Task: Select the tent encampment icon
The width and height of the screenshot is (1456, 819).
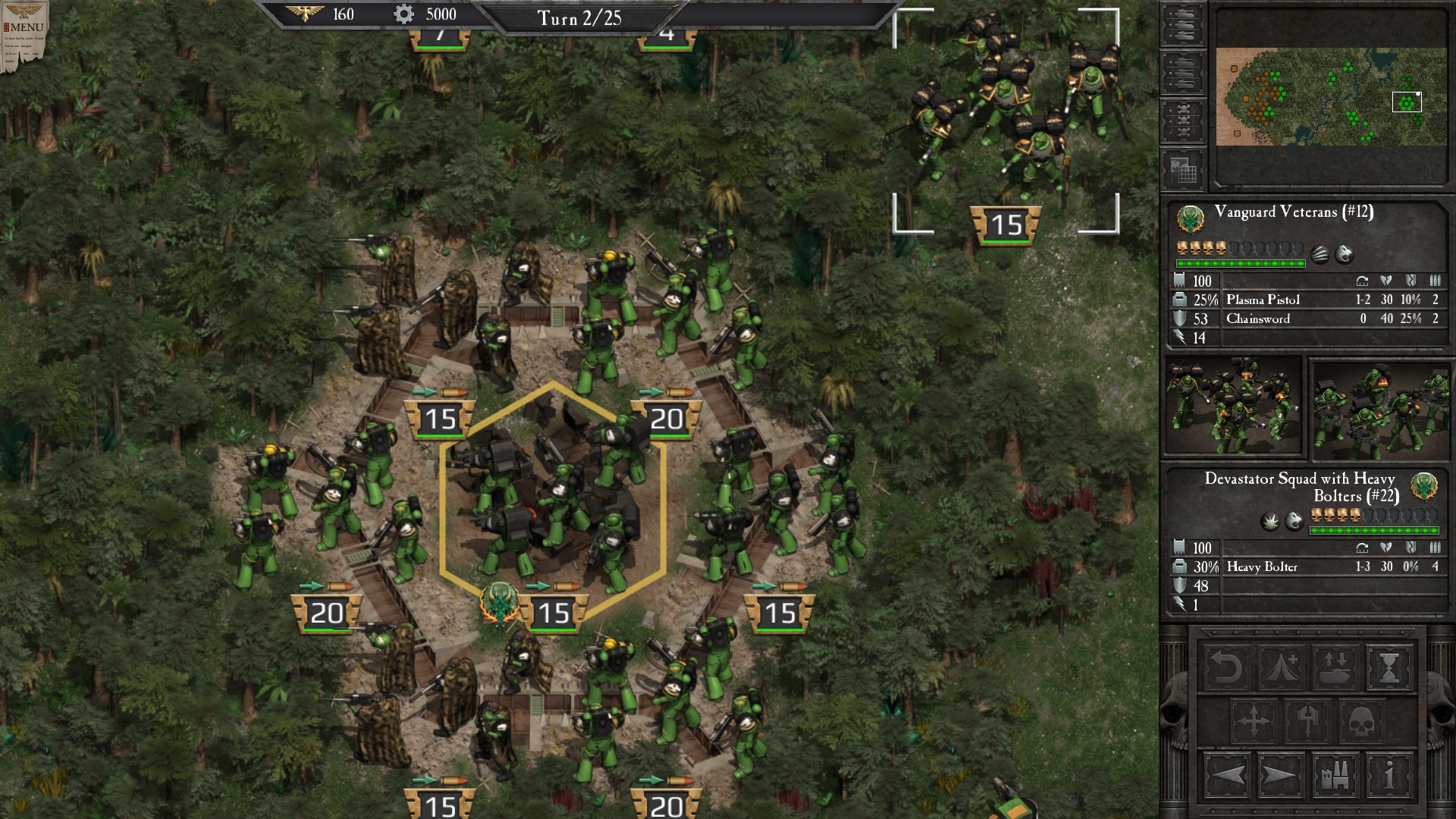Action: click(1279, 669)
